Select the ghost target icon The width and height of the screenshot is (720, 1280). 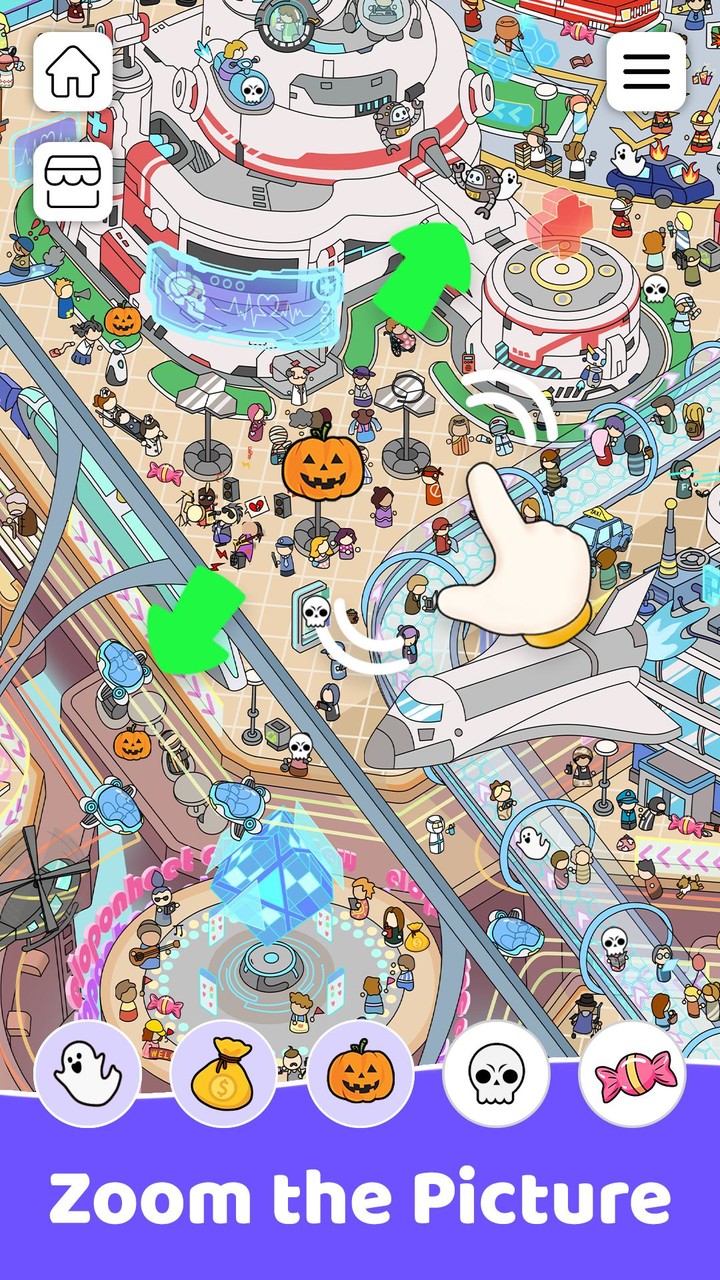[88, 1074]
